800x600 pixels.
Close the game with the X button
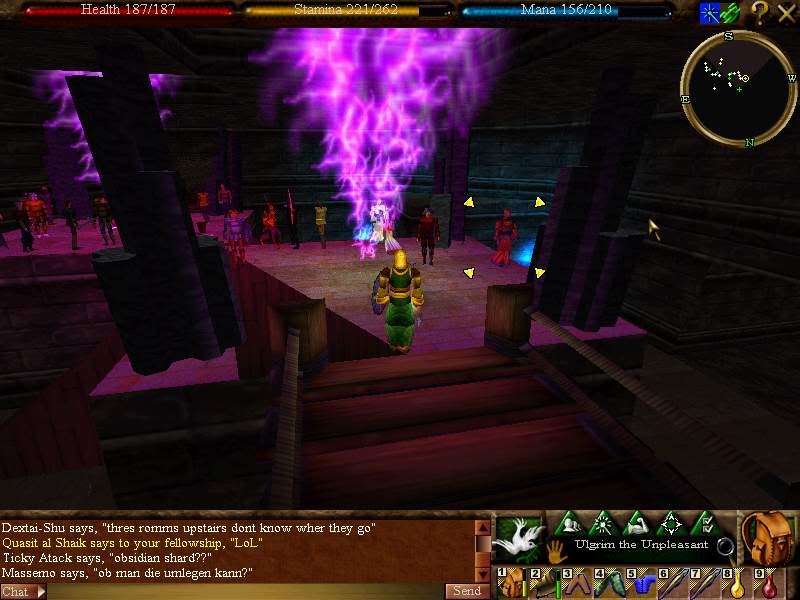tap(786, 12)
